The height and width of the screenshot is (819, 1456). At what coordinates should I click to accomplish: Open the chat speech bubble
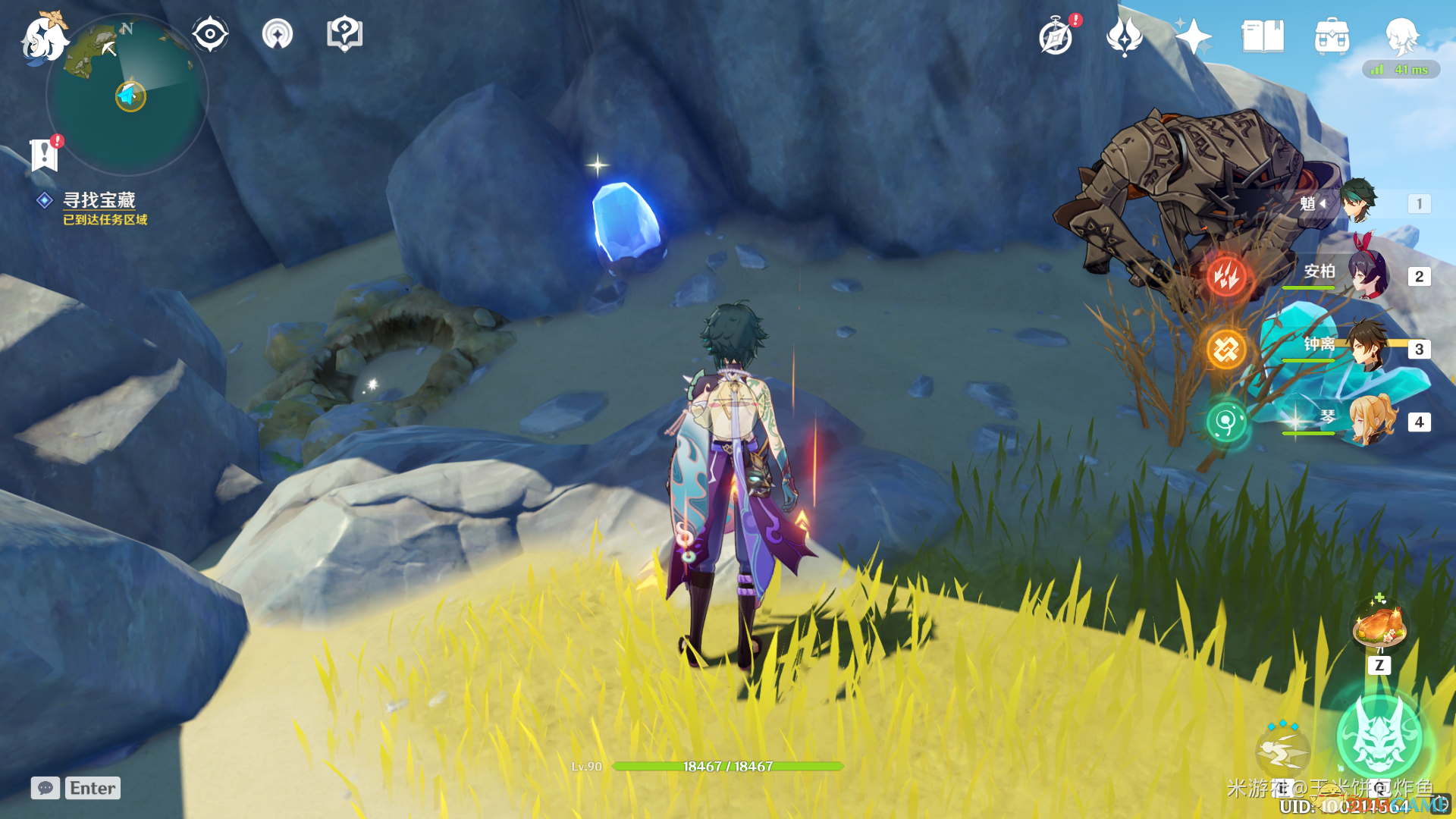tap(45, 788)
